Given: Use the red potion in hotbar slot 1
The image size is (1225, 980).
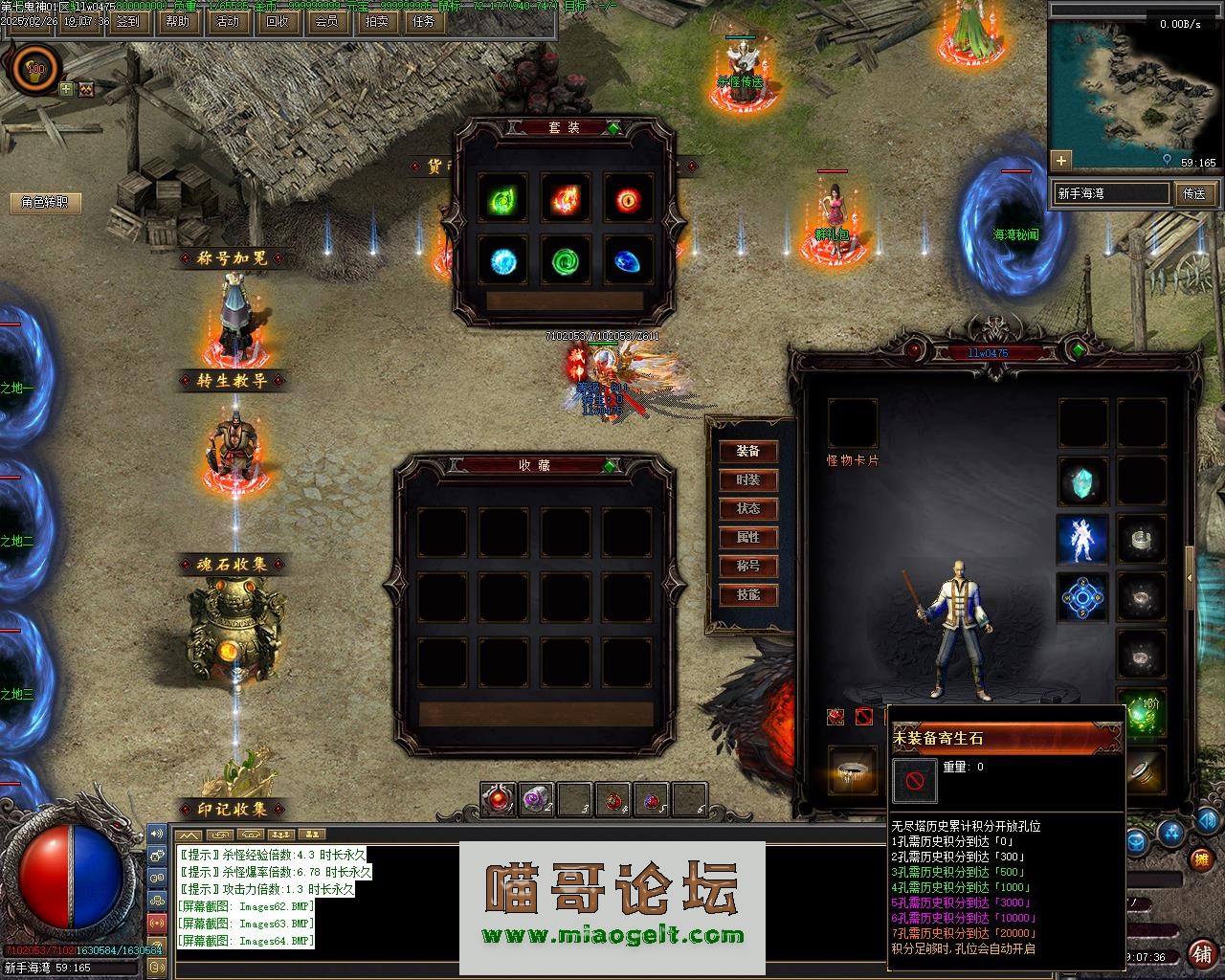Looking at the screenshot, I should 498,799.
